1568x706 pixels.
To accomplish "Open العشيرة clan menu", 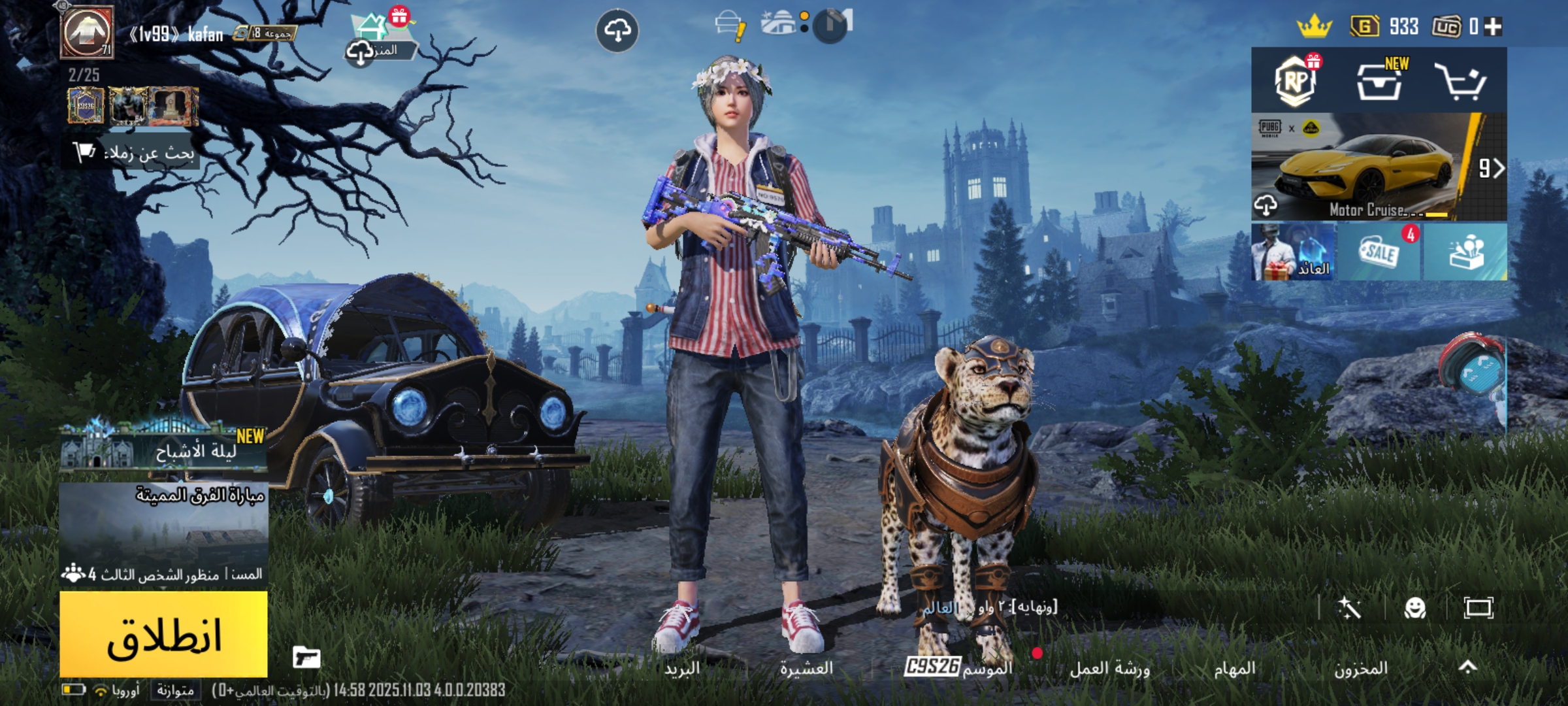I will tap(806, 668).
